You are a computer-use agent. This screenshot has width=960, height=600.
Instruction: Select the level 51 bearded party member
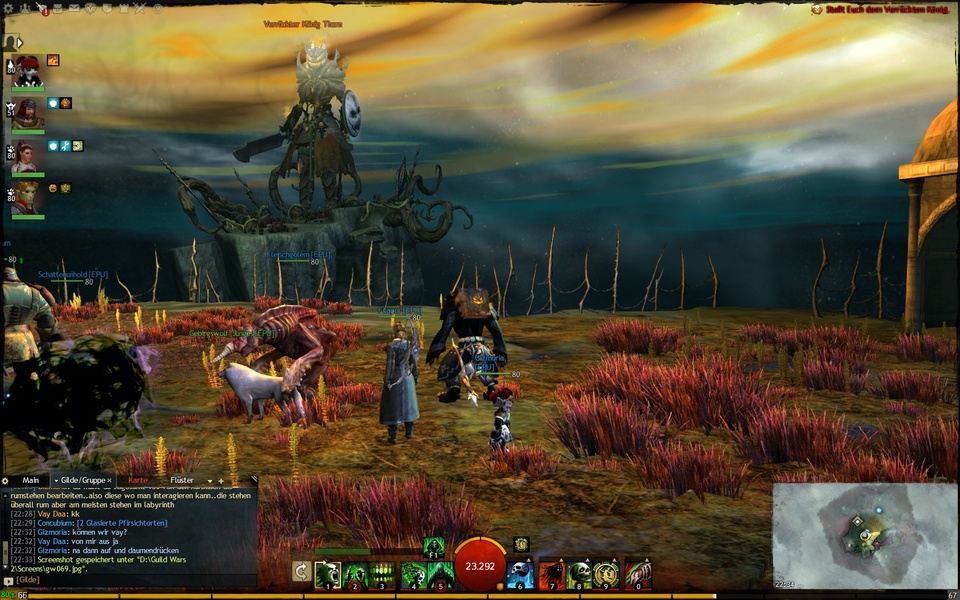[27, 113]
